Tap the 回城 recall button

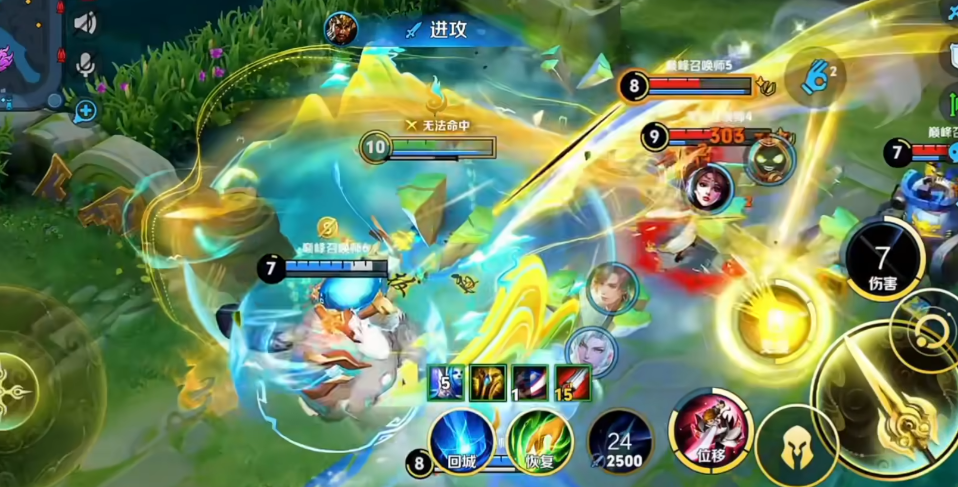click(x=461, y=441)
